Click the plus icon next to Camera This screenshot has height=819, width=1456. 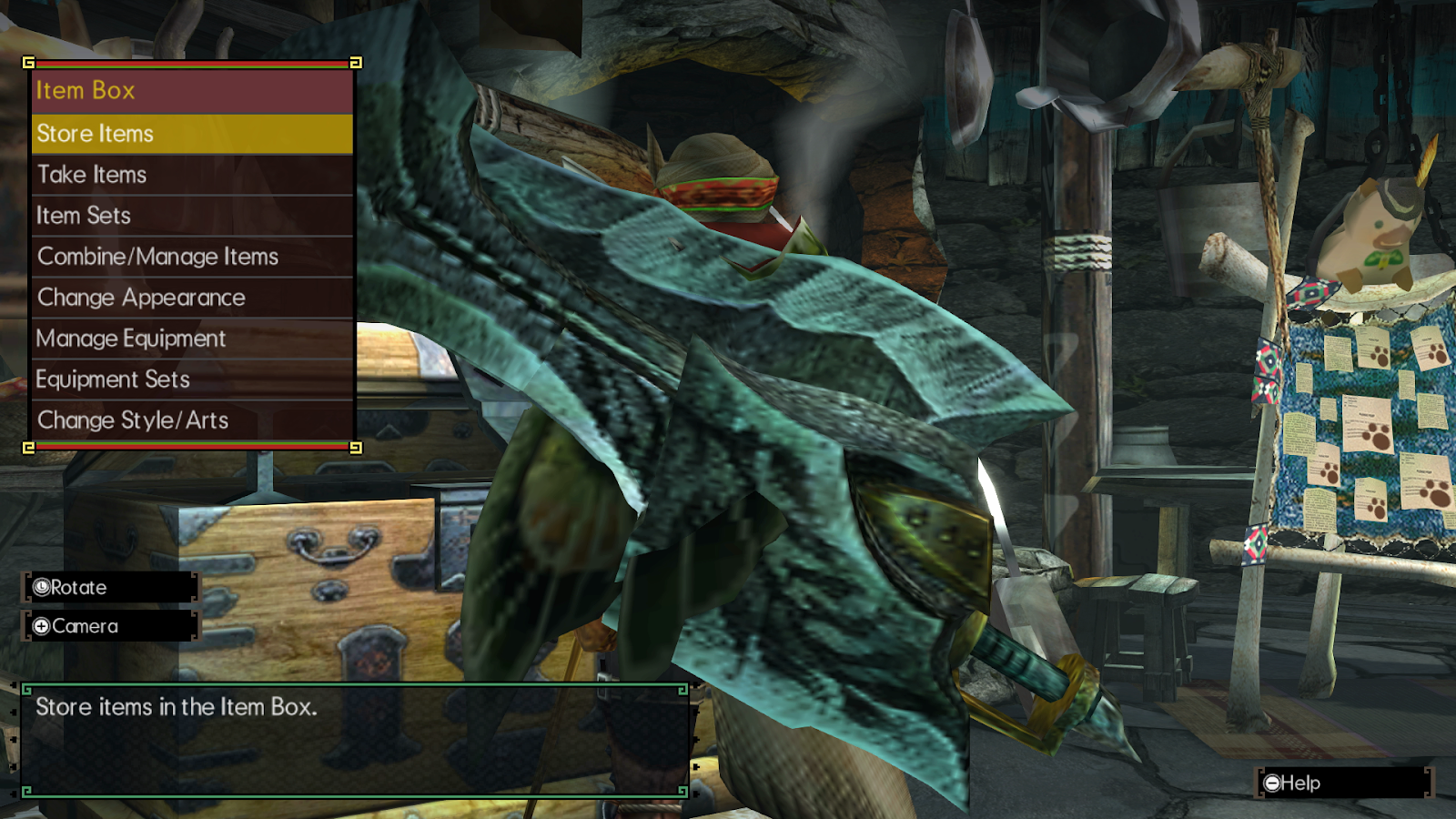(x=41, y=626)
